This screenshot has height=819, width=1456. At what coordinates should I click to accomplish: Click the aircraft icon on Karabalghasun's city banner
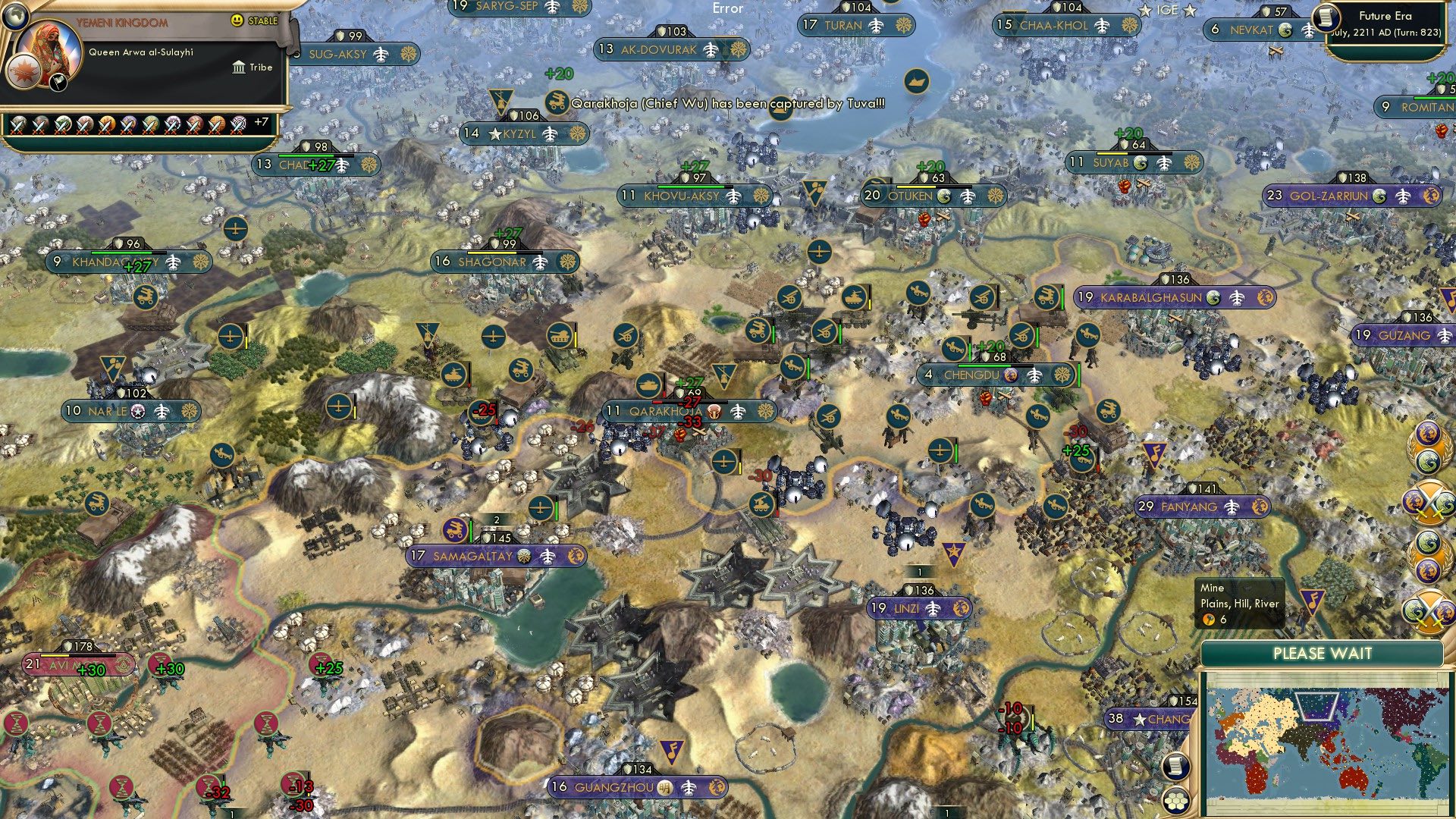point(1237,298)
